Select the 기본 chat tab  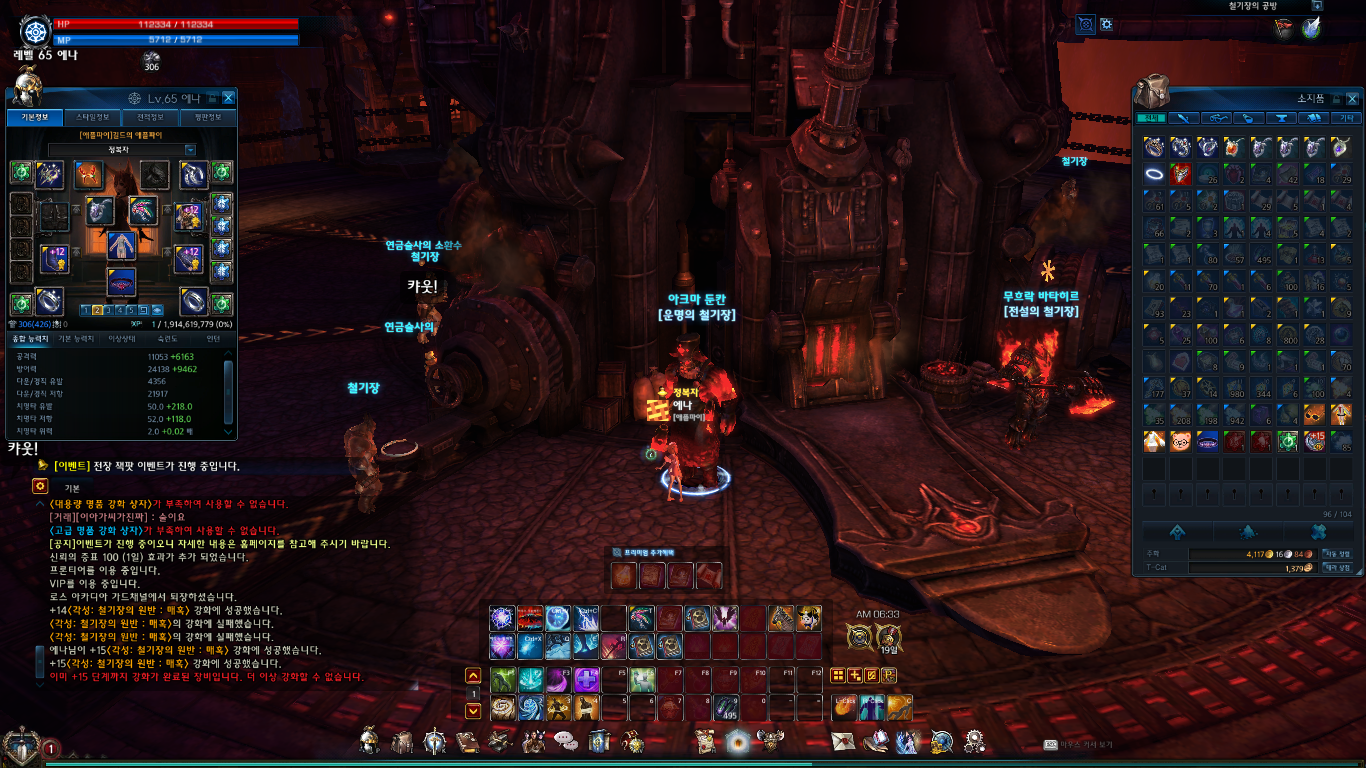73,487
